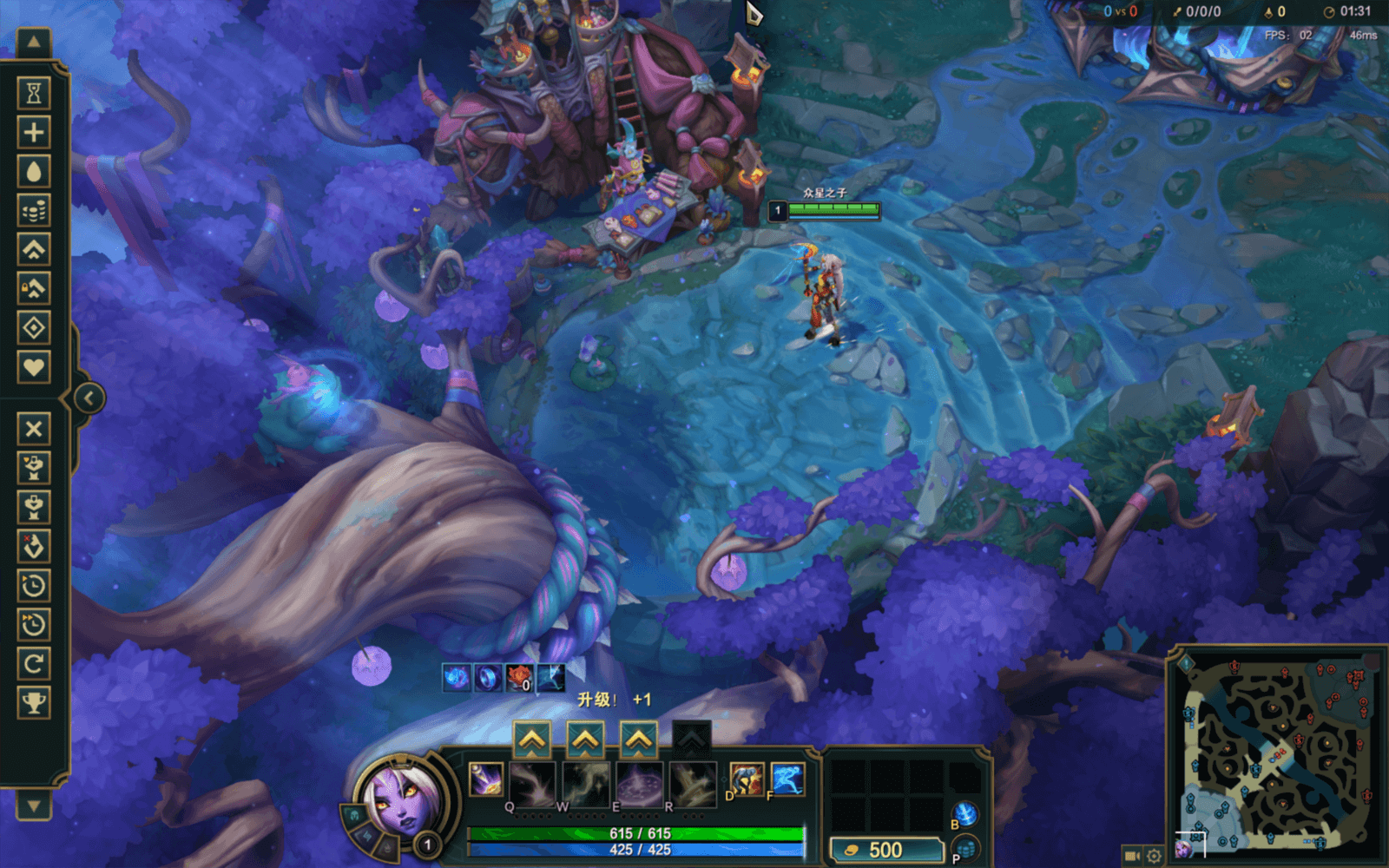The height and width of the screenshot is (868, 1389).
Task: Activate the summoner spell on D
Action: (x=747, y=779)
